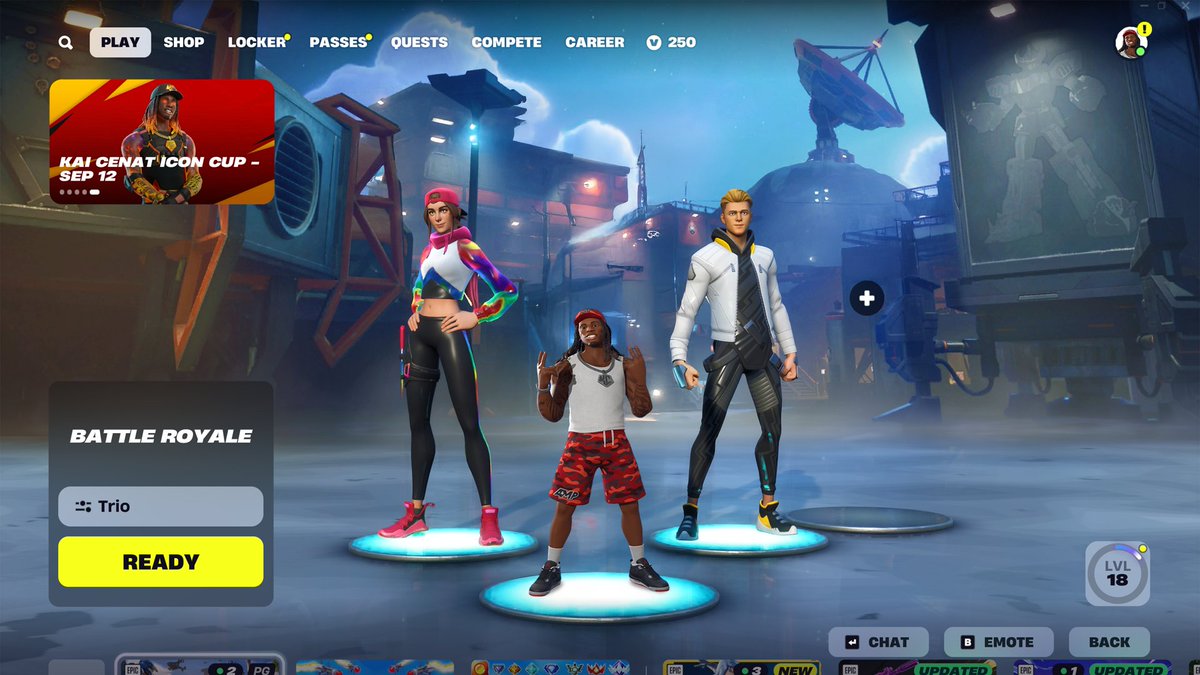
Task: Open the profile avatar menu
Action: click(x=1130, y=43)
